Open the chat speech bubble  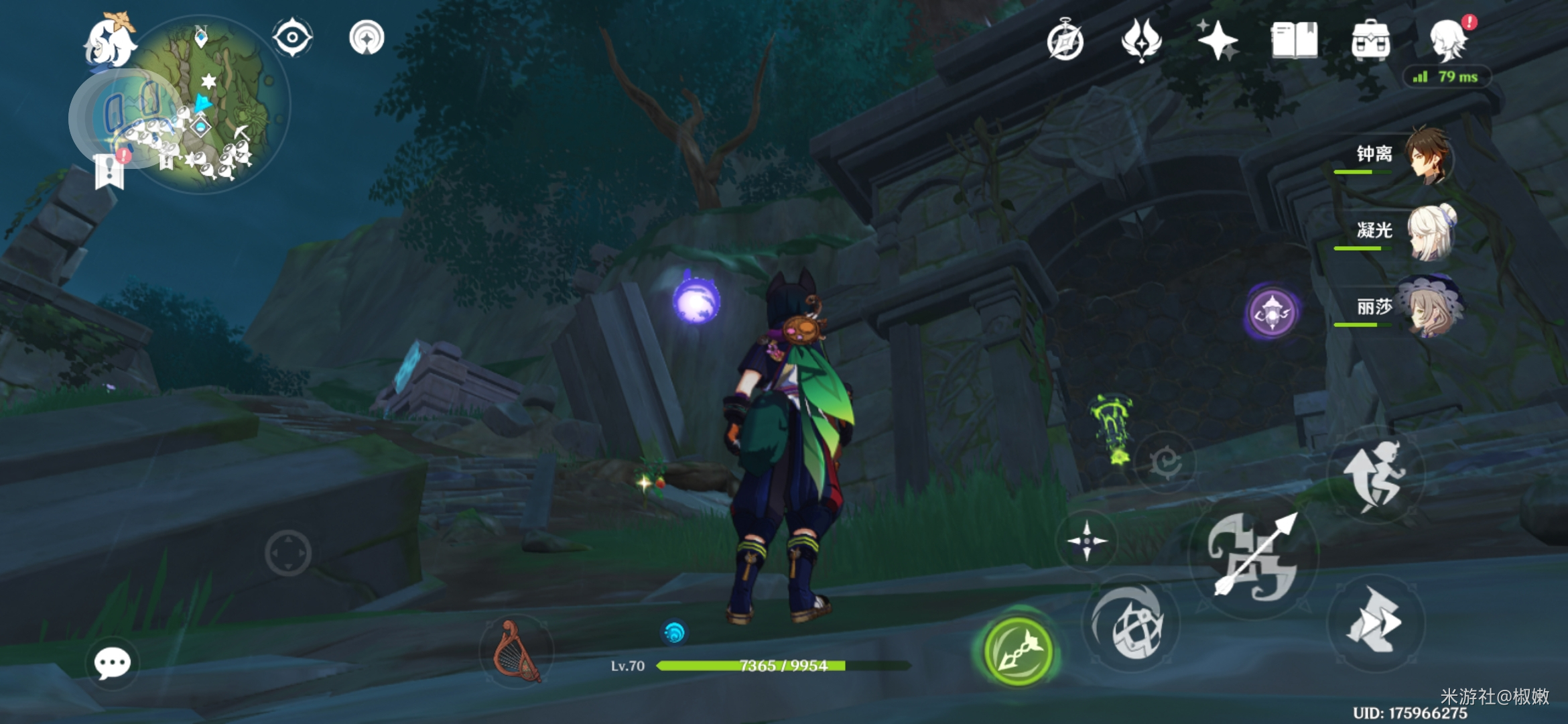tap(112, 664)
